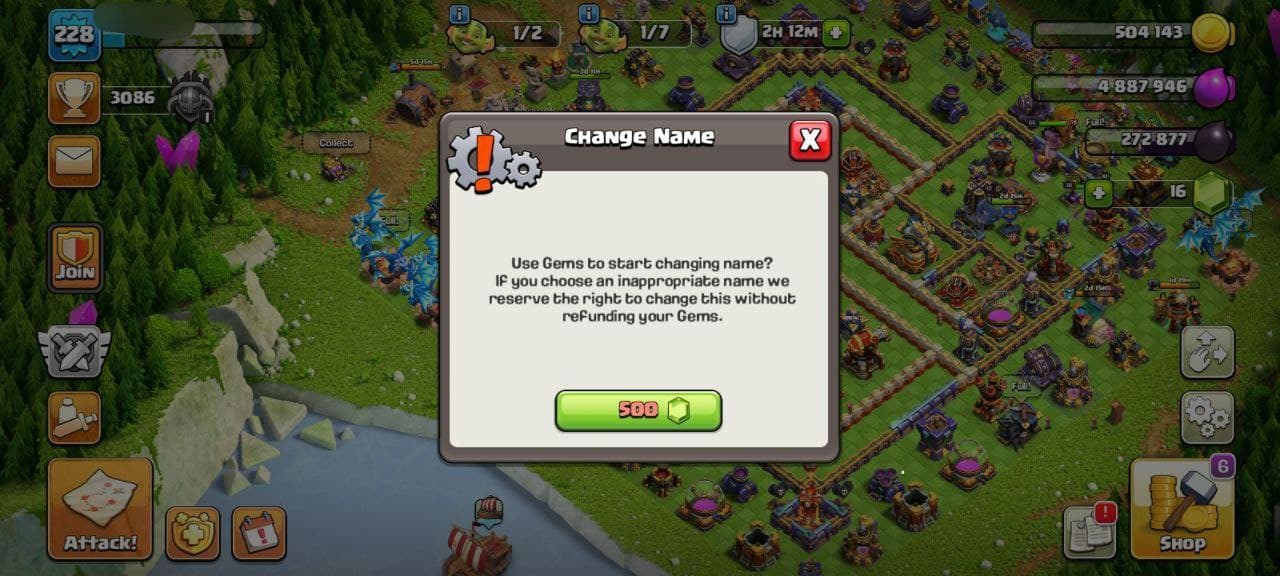Show shield info icon
This screenshot has height=576, width=1280.
coord(726,14)
